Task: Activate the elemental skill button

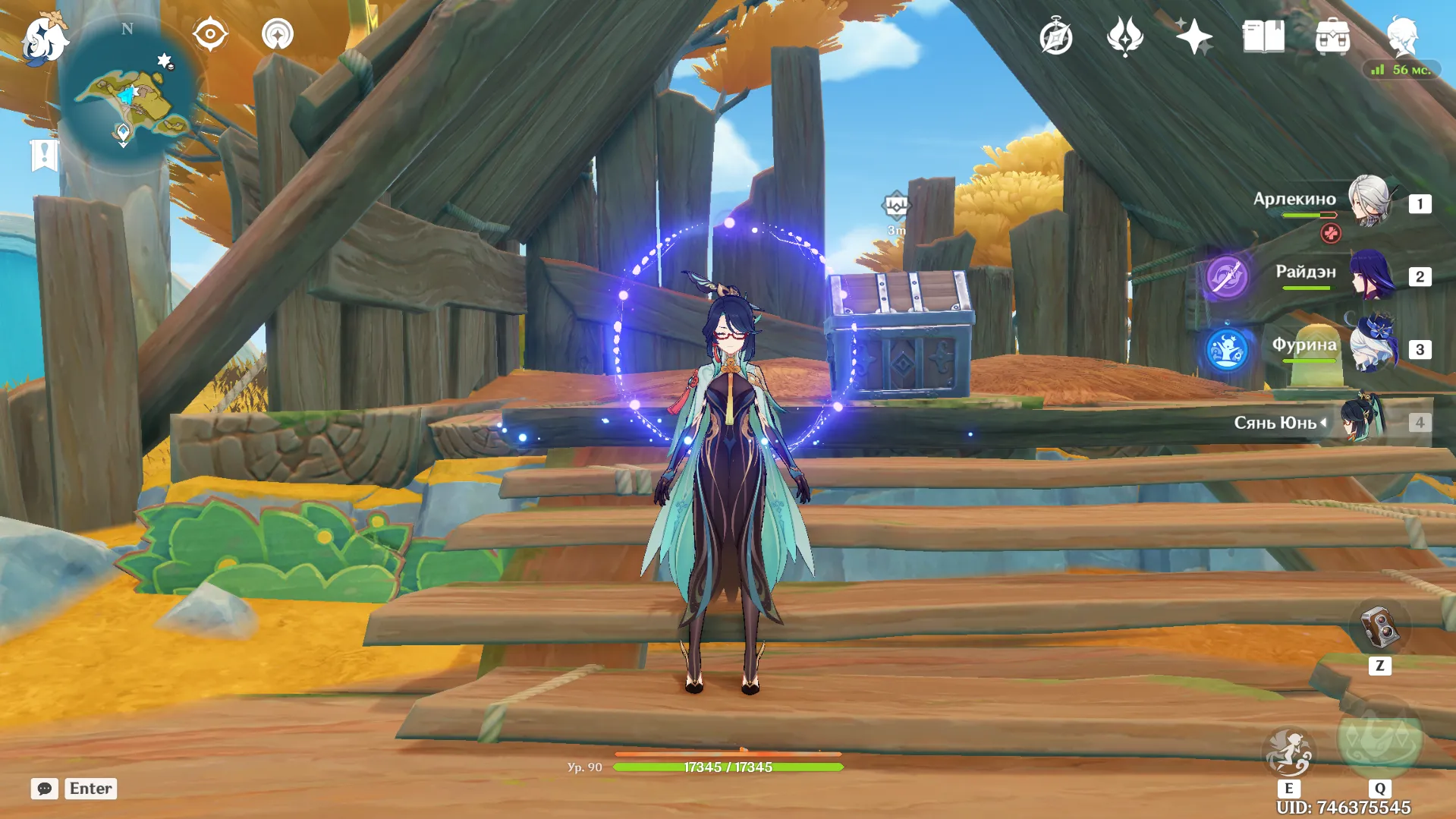Action: pyautogui.click(x=1288, y=753)
